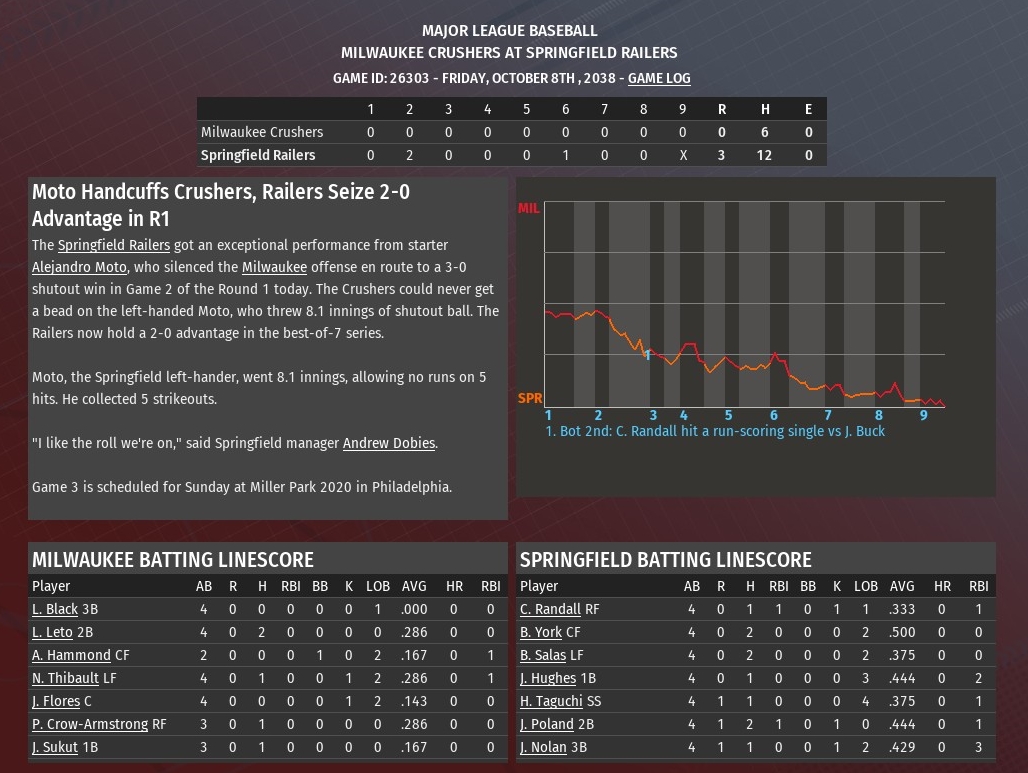Image resolution: width=1028 pixels, height=773 pixels.
Task: Select C. Randall in Springfield lineup
Action: click(x=550, y=609)
